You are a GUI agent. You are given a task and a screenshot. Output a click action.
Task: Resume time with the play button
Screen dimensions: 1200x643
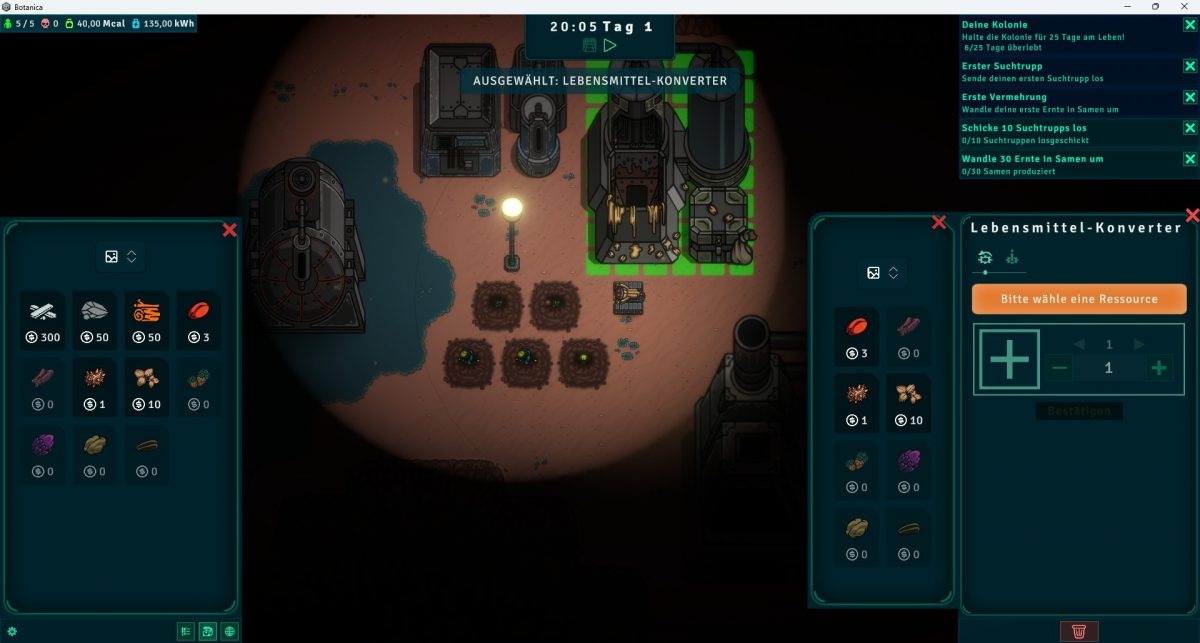[610, 45]
